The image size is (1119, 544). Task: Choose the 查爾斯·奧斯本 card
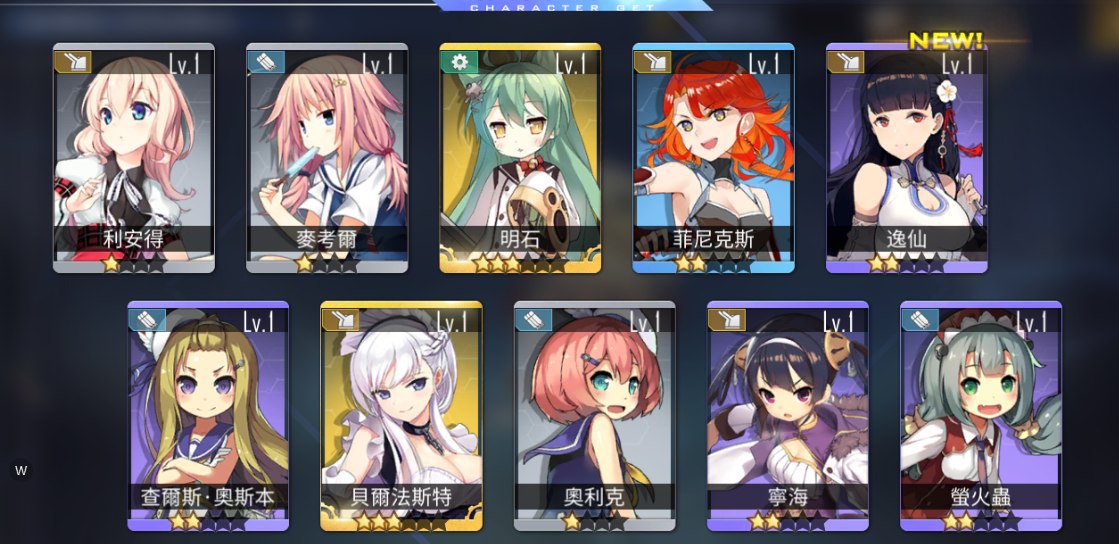208,415
